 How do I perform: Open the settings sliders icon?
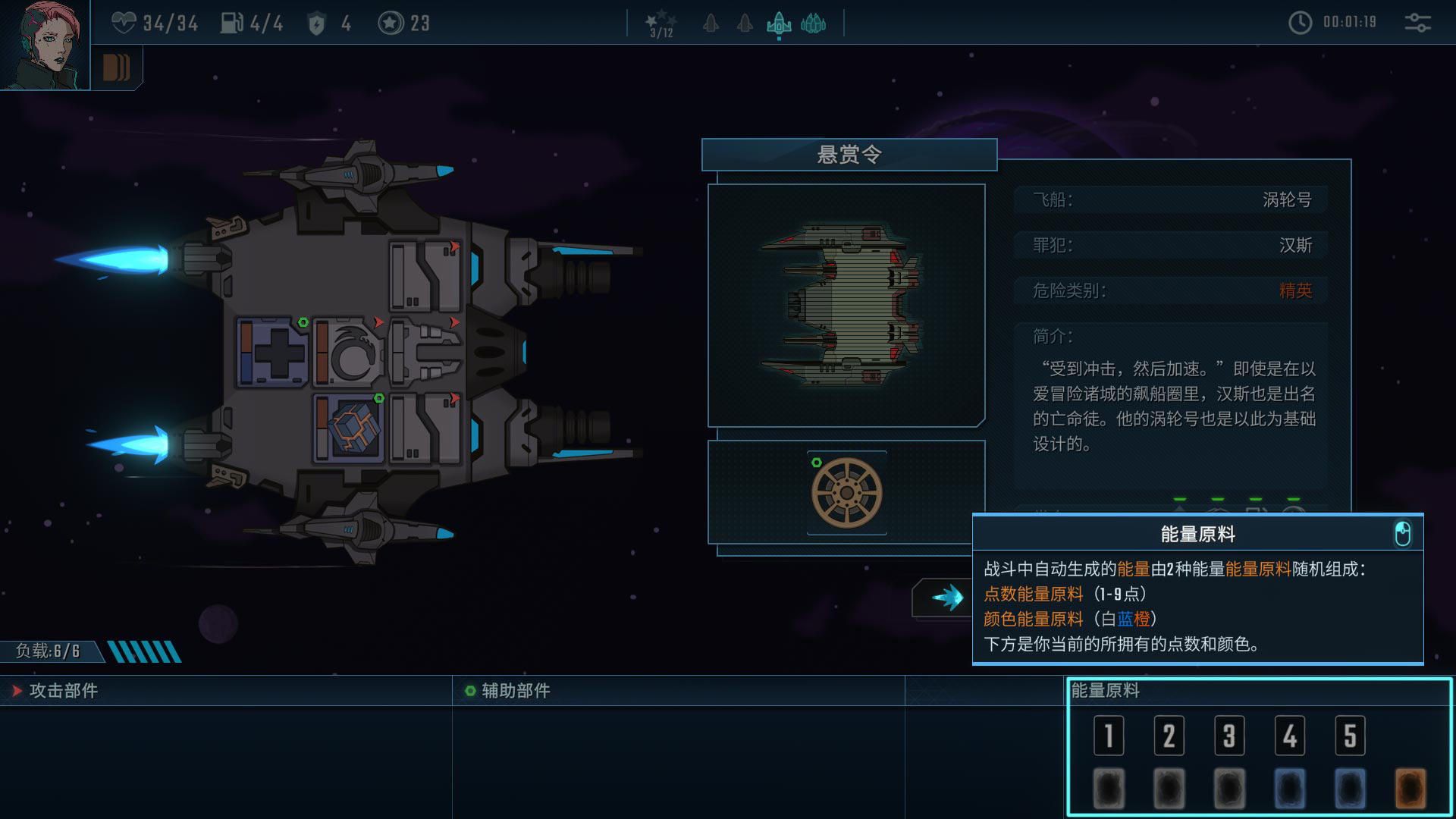point(1417,23)
